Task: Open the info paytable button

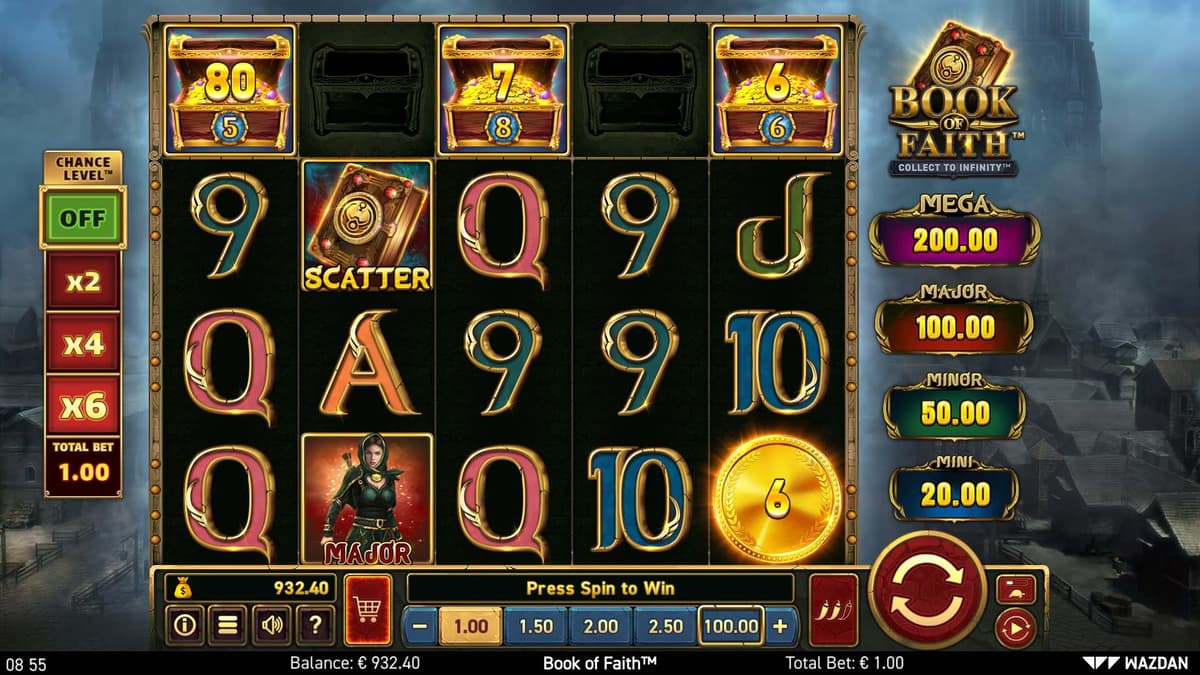Action: coord(184,626)
